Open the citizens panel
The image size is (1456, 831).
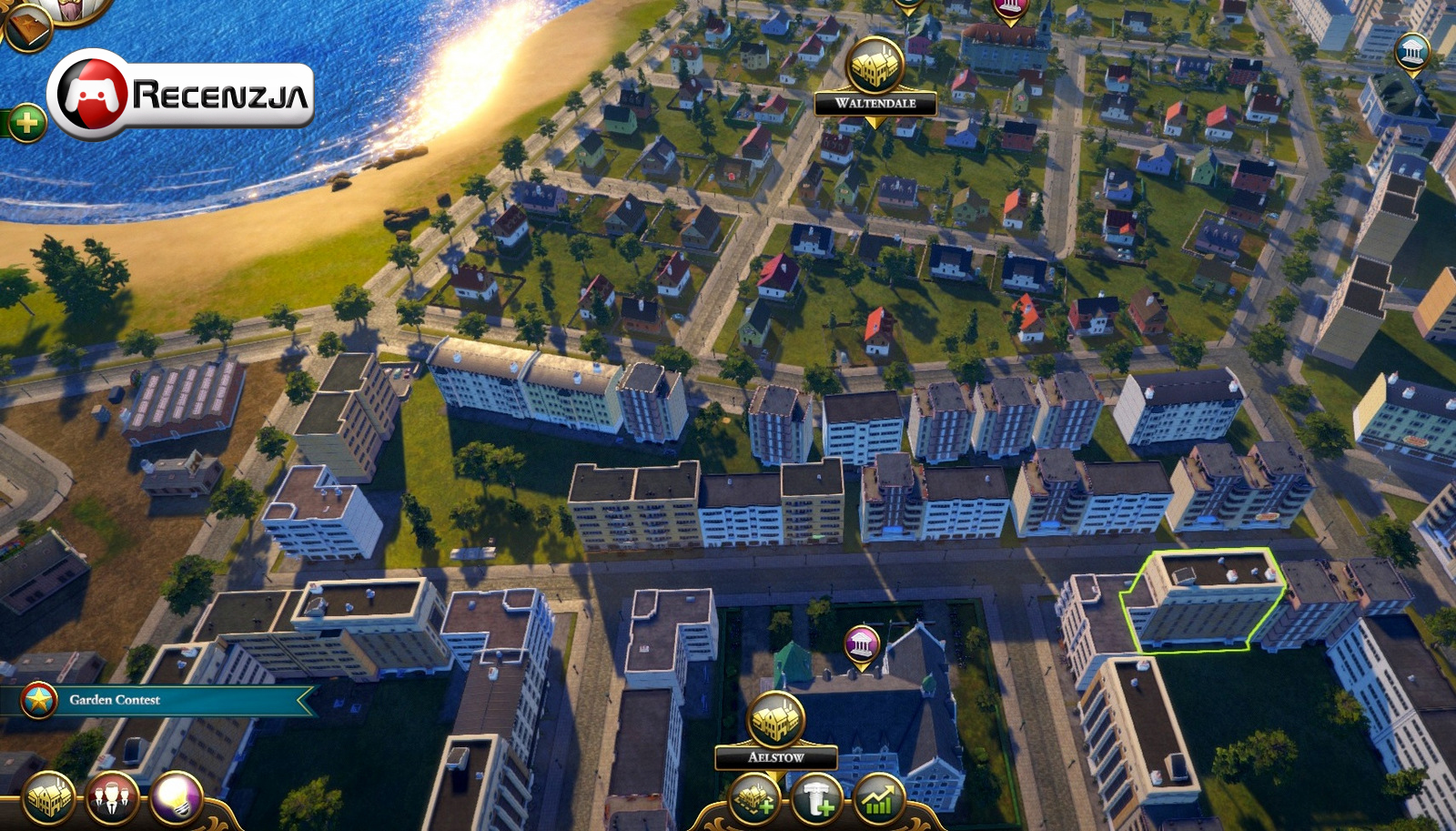(x=109, y=798)
